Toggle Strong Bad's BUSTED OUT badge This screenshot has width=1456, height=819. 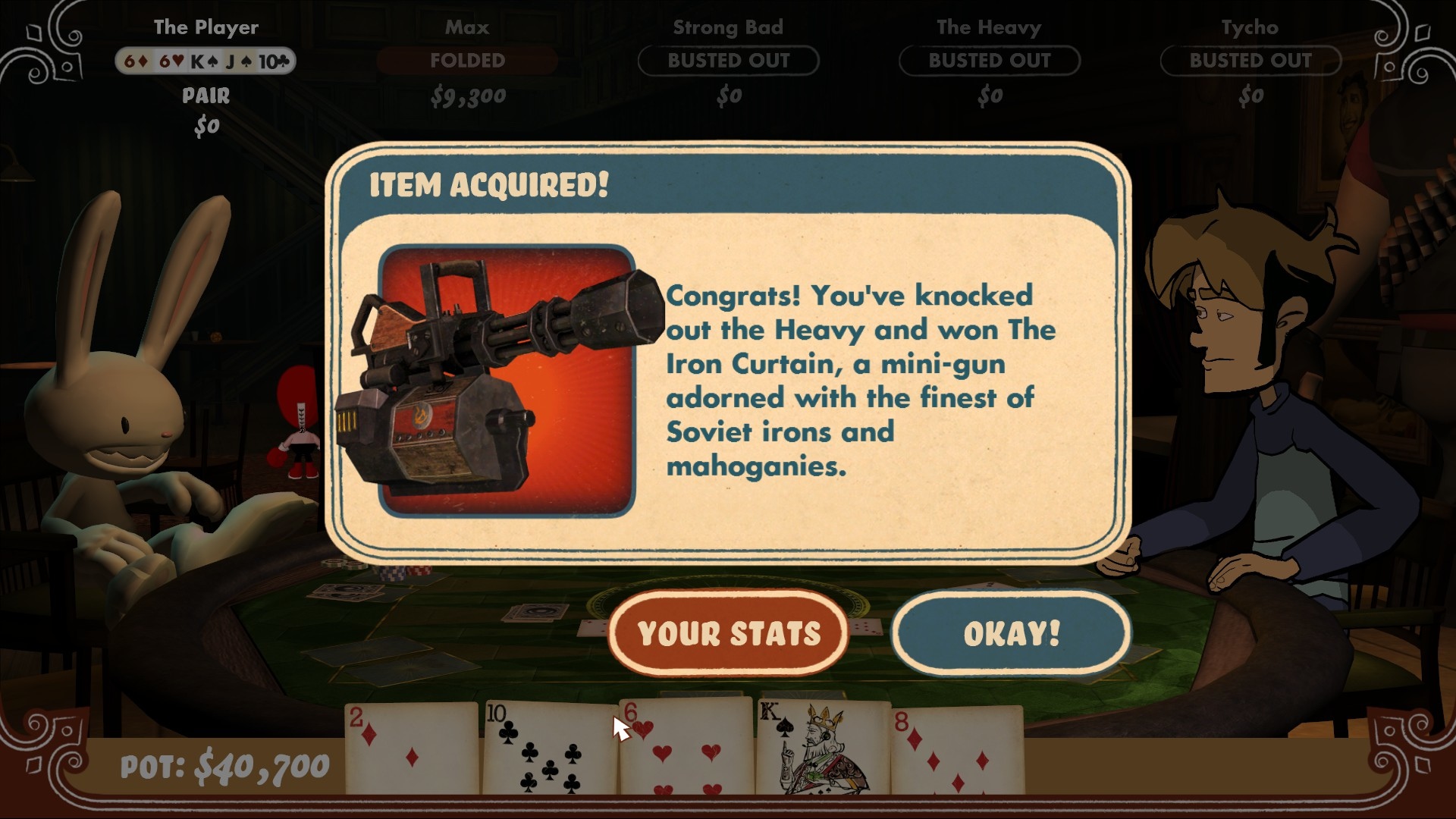[728, 62]
